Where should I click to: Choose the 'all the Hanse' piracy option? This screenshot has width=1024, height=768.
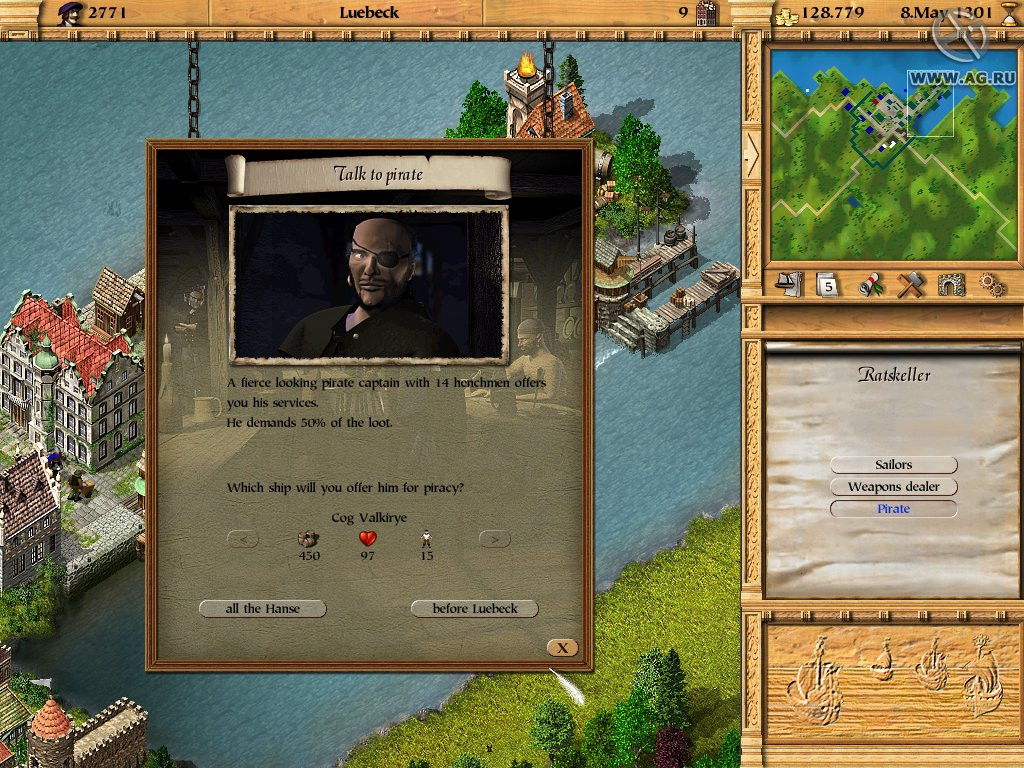click(263, 608)
